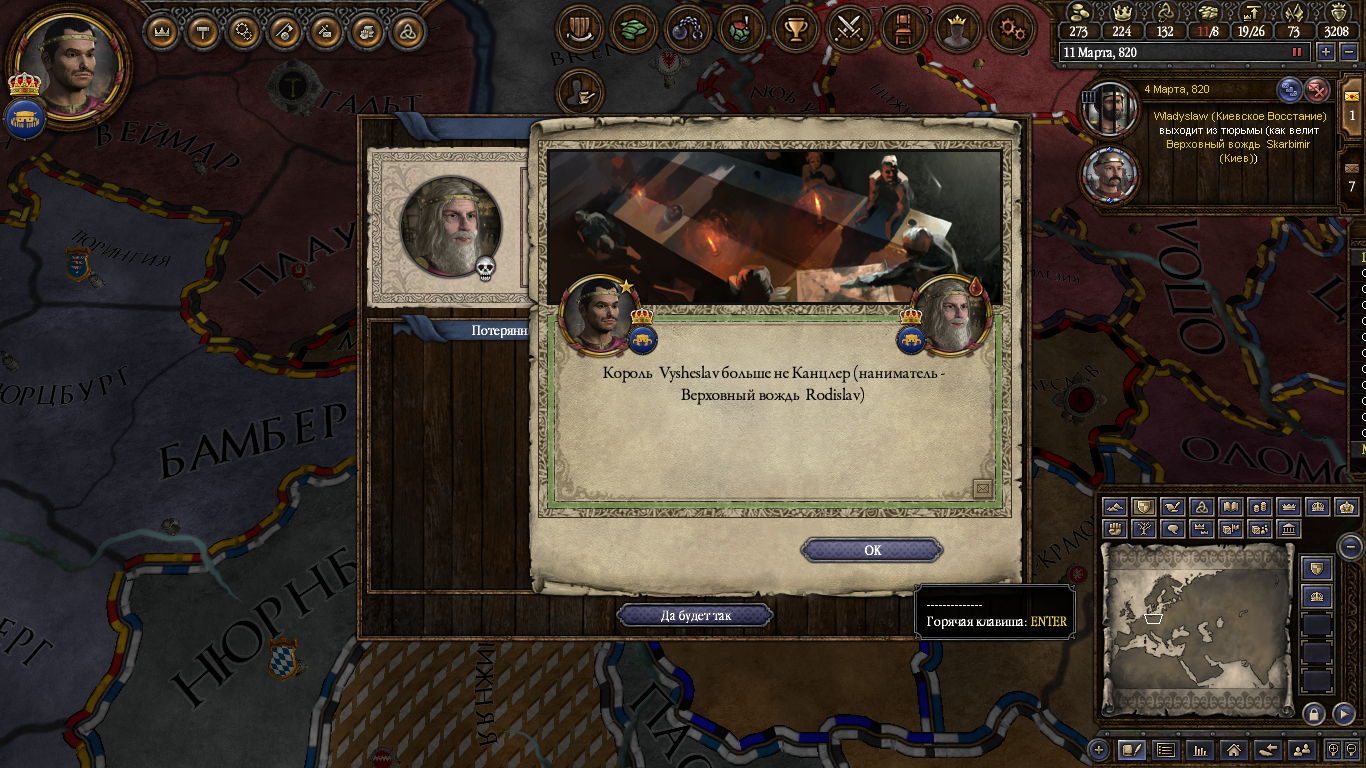Toggle pause on the date bar
Viewport: 1366px width, 768px height.
(x=1297, y=52)
